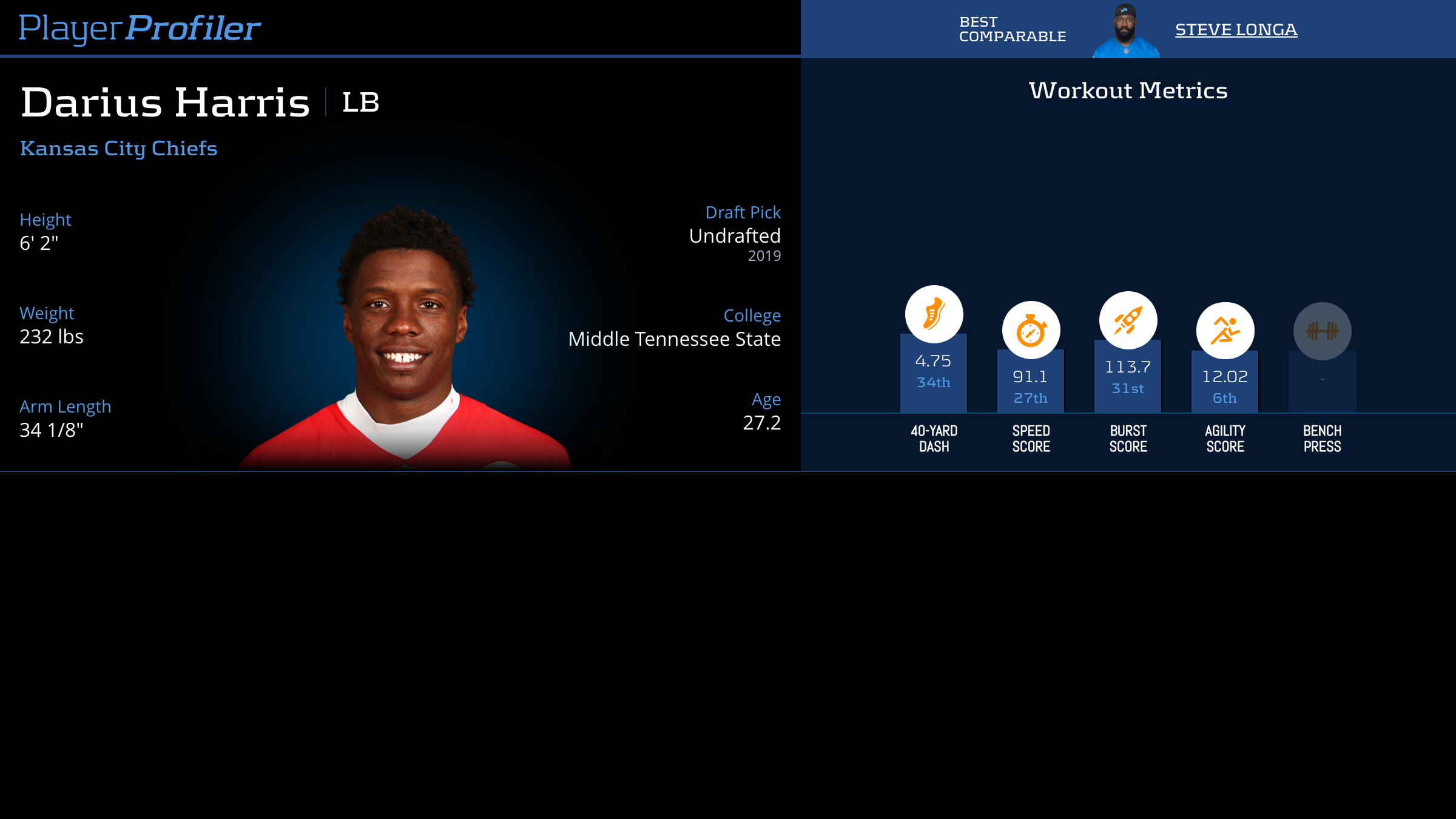The image size is (1456, 819).
Task: Click the 40-yard dash shoe icon
Action: tap(934, 314)
